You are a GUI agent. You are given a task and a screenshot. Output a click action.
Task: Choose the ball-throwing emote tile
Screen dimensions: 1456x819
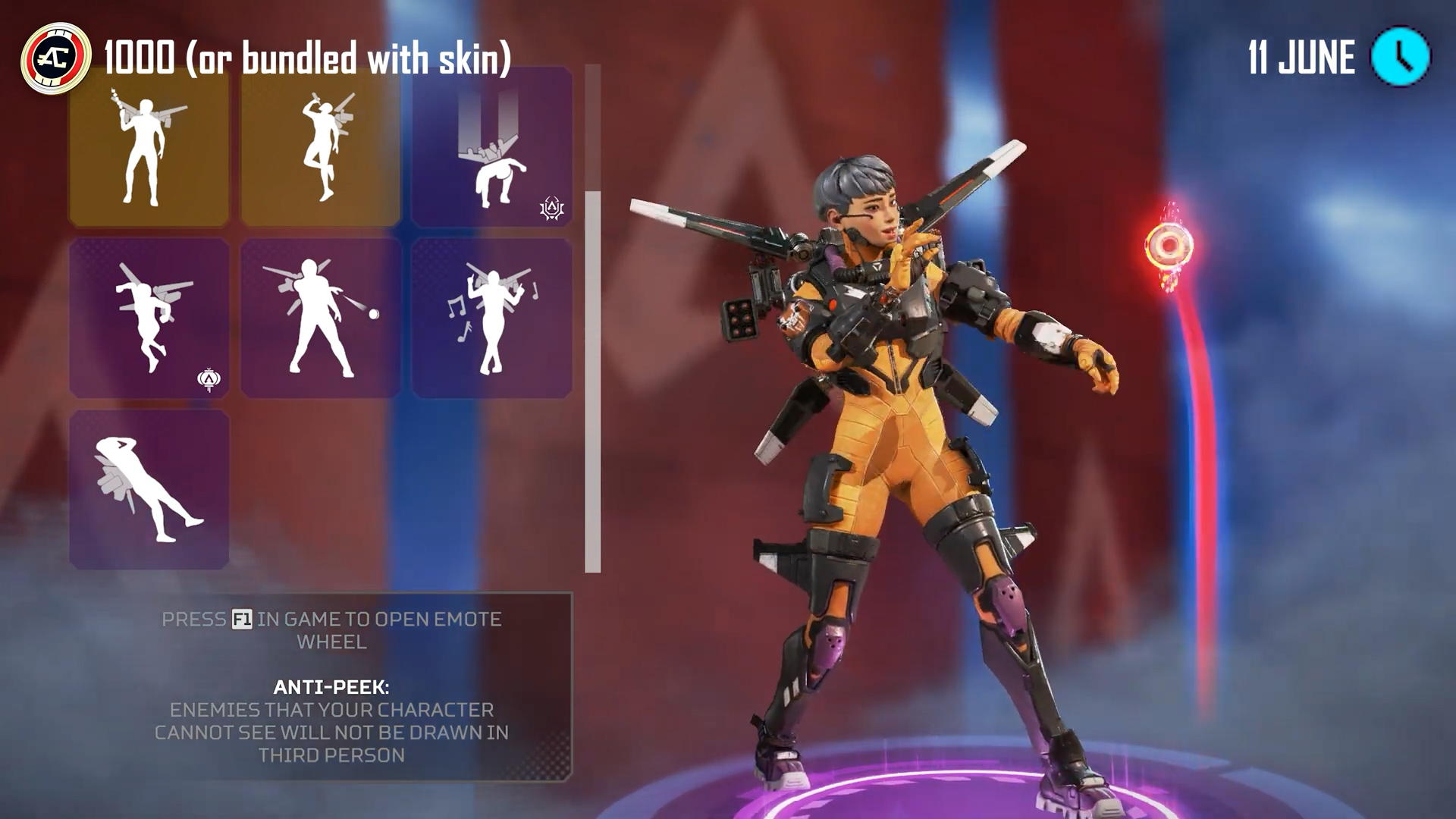[321, 318]
